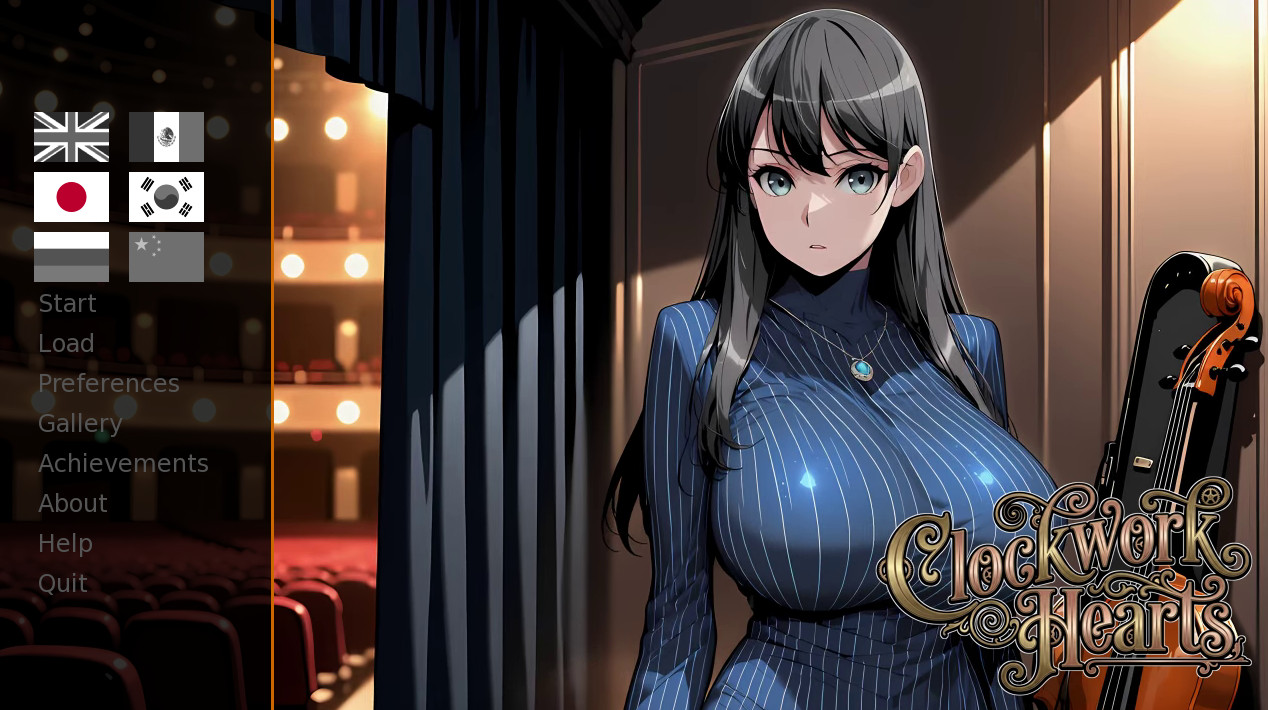View the Gallery

(80, 424)
